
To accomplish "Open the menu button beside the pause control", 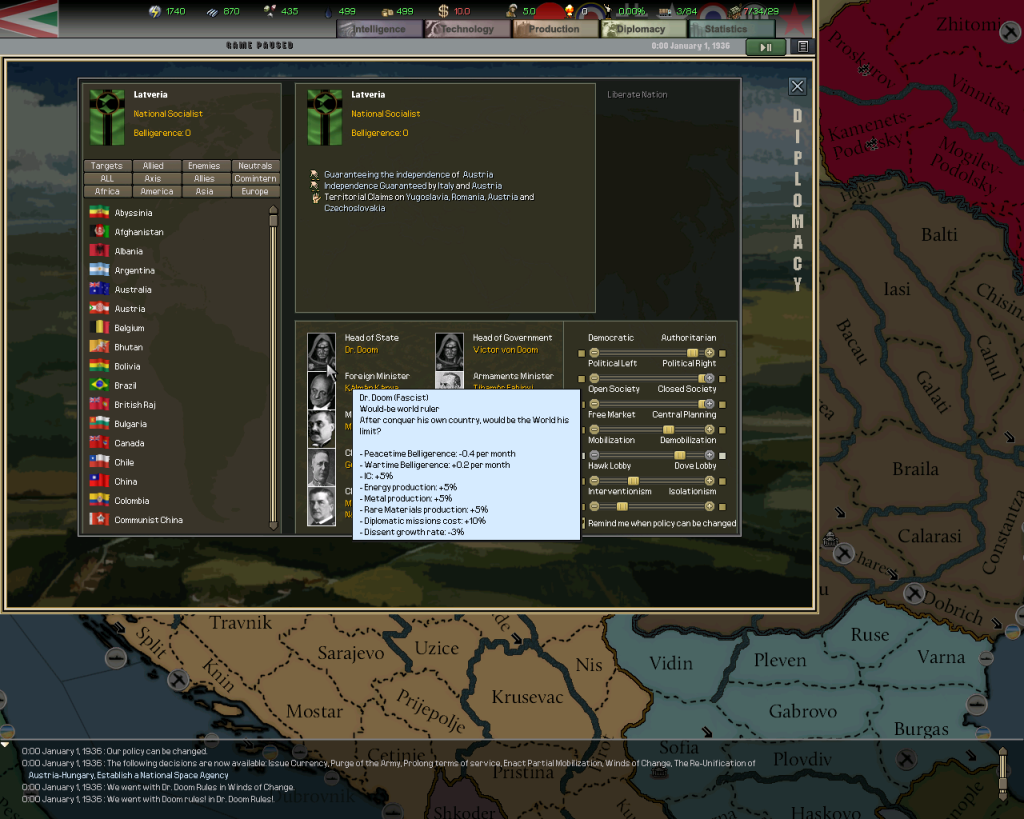I will click(802, 46).
